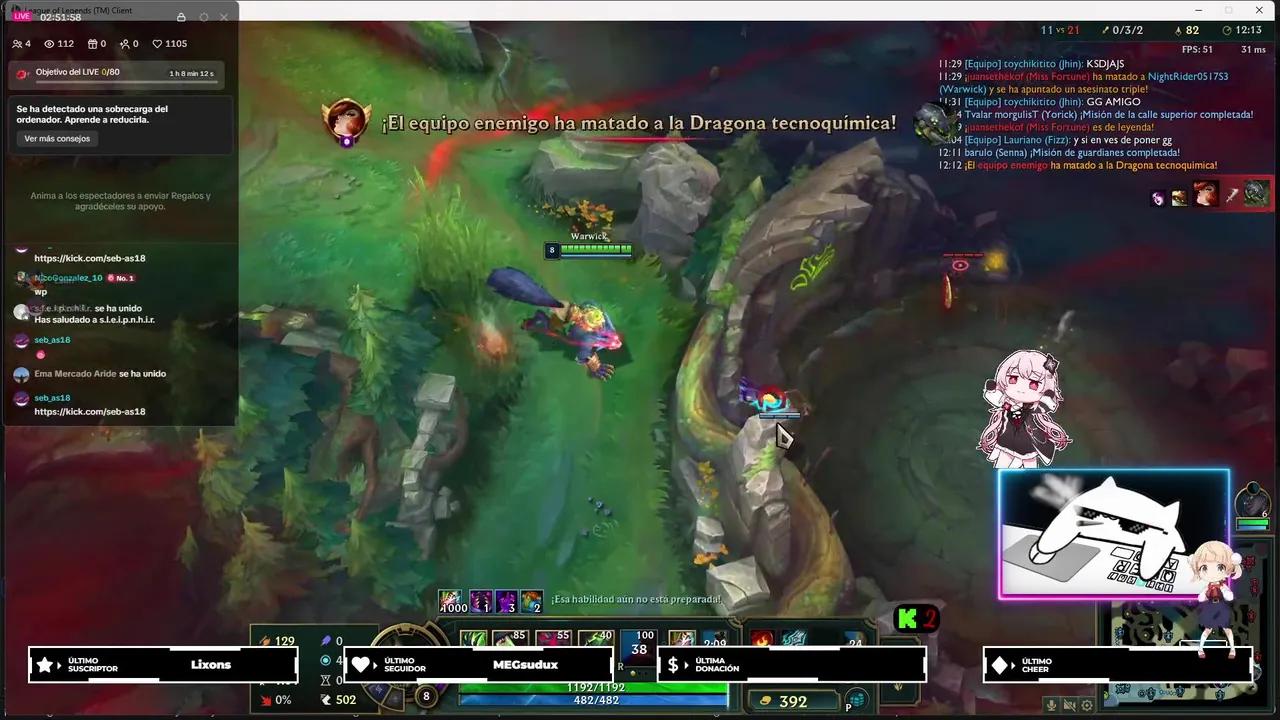
Task: Open the kick.com/seb-as18 link in chat
Action: 89,411
